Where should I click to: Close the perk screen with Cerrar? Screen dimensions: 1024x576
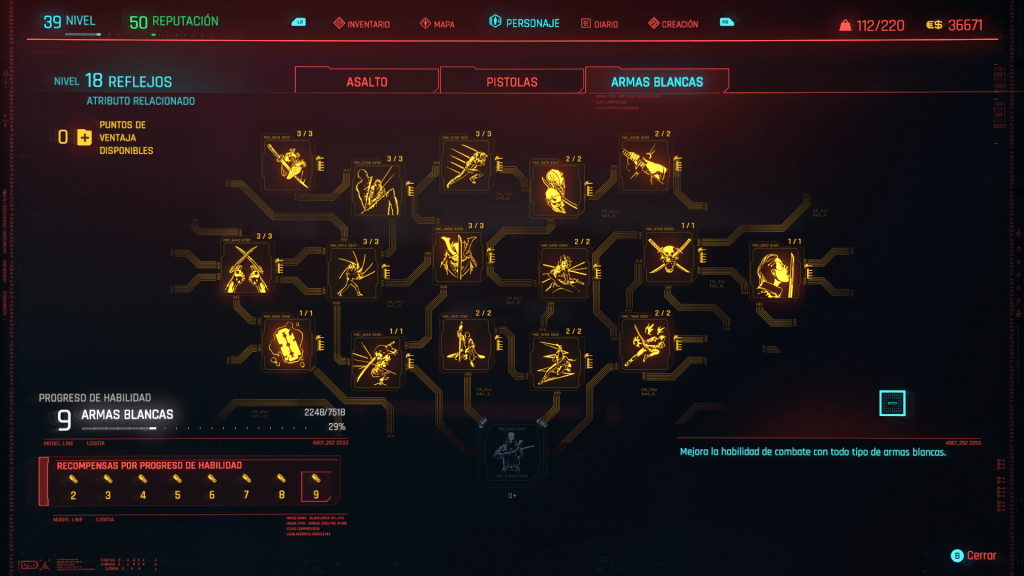click(x=975, y=555)
